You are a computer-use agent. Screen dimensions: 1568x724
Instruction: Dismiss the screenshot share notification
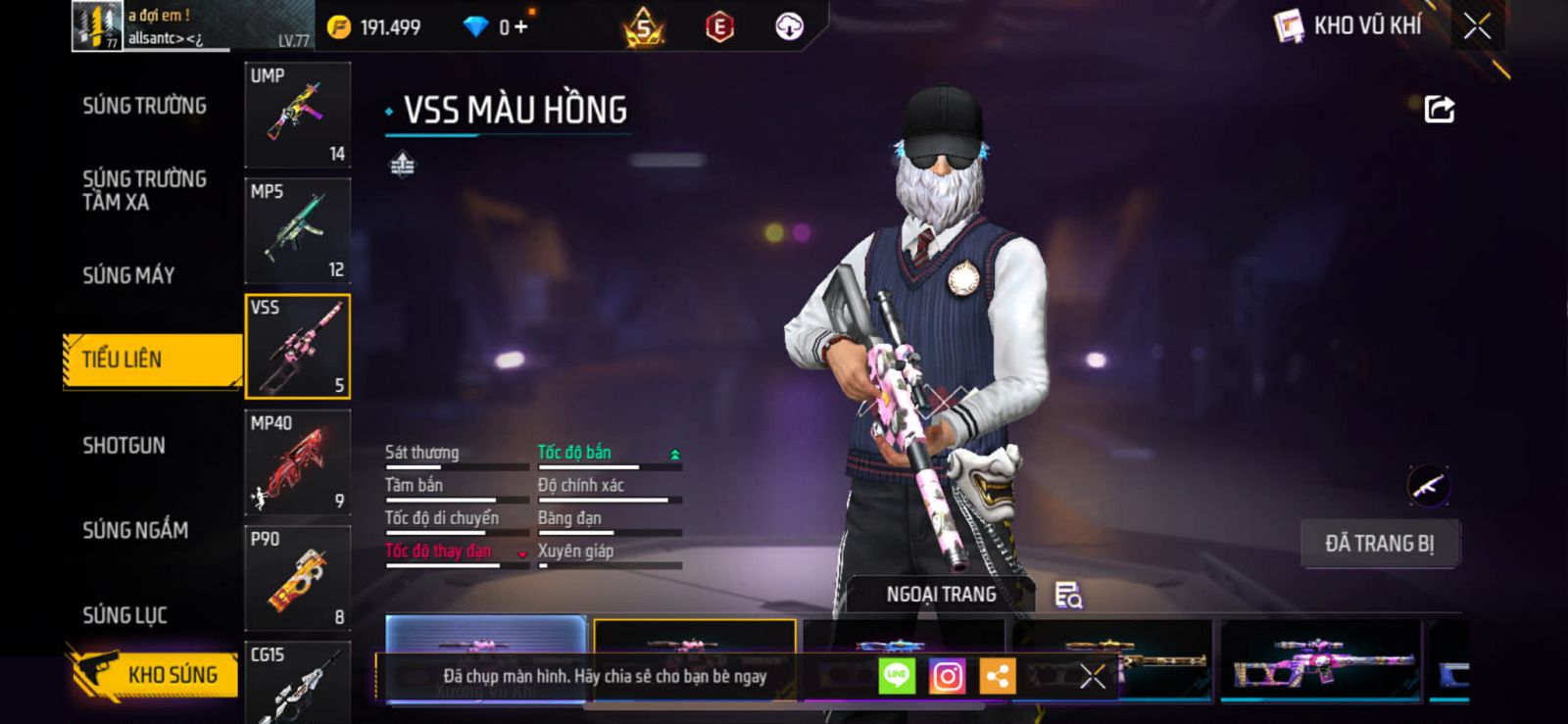pyautogui.click(x=1092, y=676)
